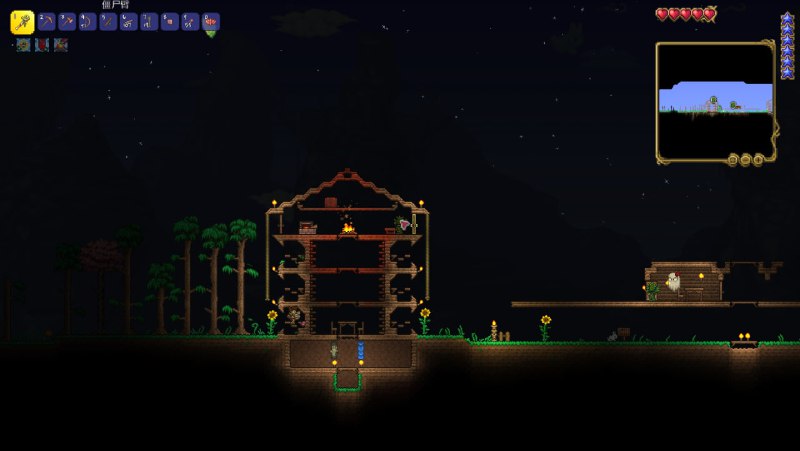Click the third buff icon under the hotbar
800x451 pixels.
61,45
